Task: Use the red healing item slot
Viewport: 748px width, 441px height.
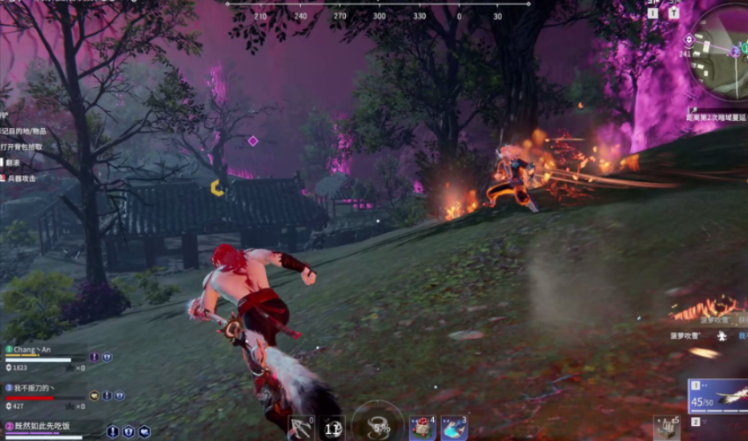Action: coord(421,427)
